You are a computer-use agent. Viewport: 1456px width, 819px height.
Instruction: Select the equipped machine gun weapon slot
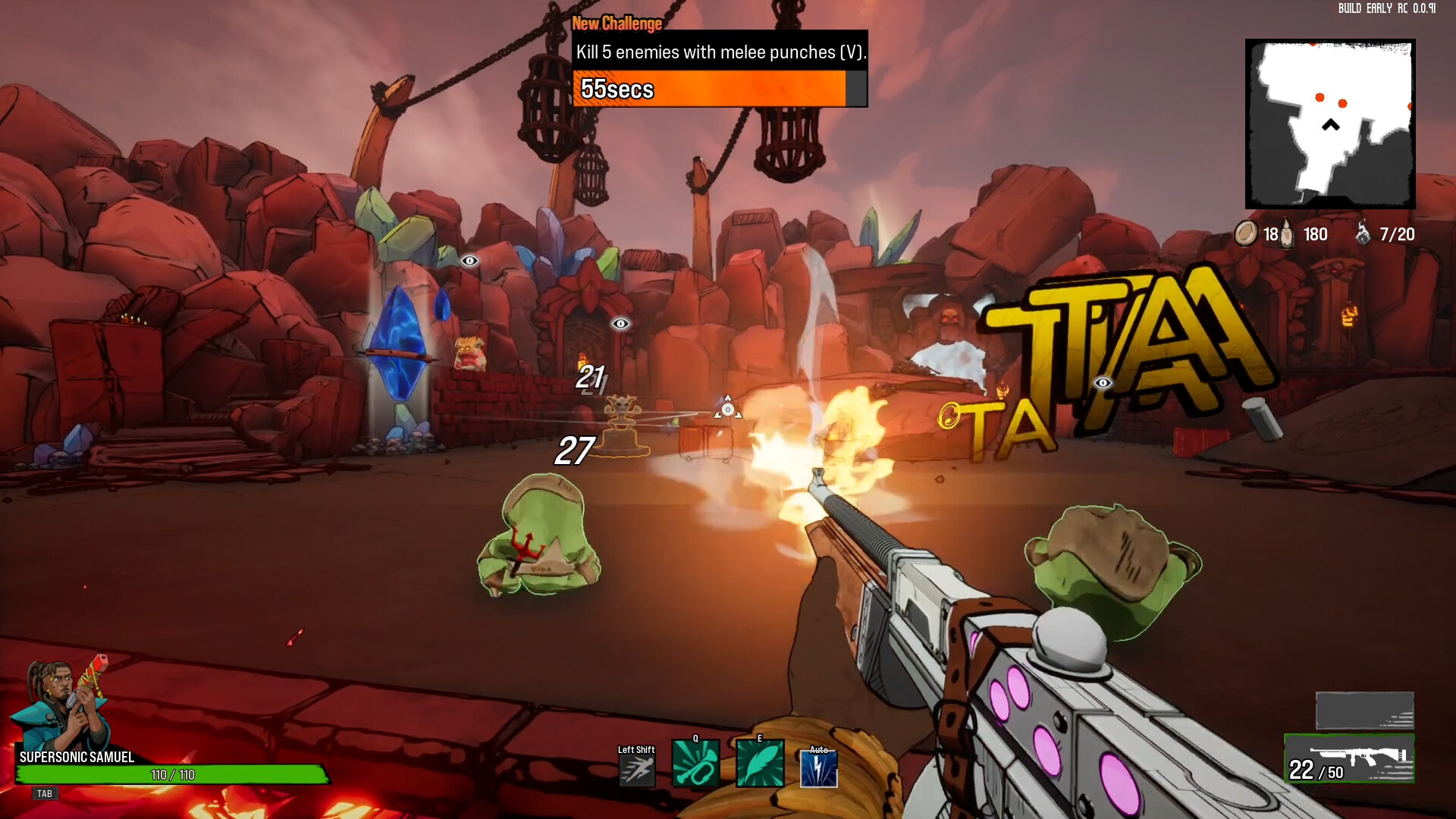[1349, 758]
